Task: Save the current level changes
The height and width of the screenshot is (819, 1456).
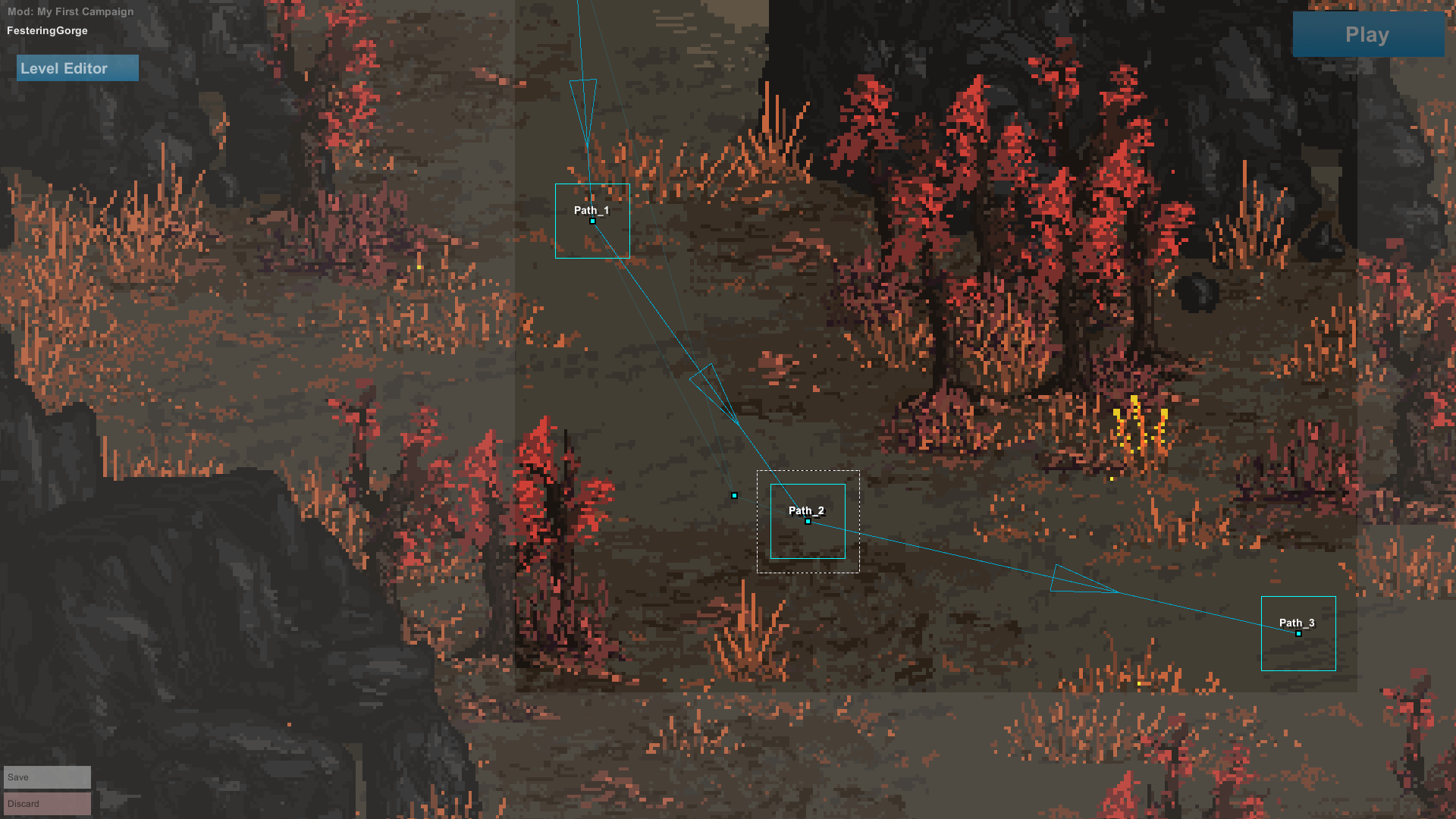Action: point(47,777)
